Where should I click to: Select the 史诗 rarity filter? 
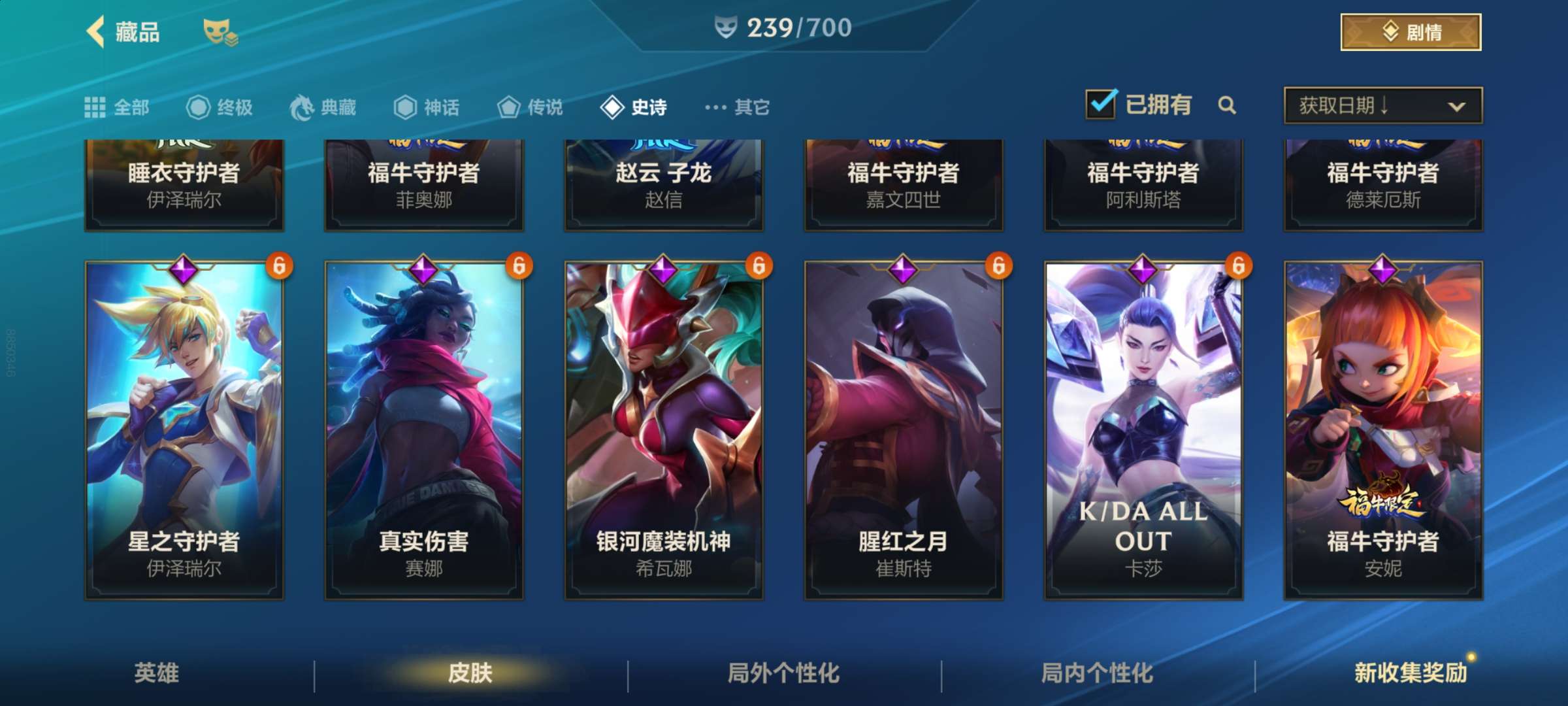[x=634, y=107]
